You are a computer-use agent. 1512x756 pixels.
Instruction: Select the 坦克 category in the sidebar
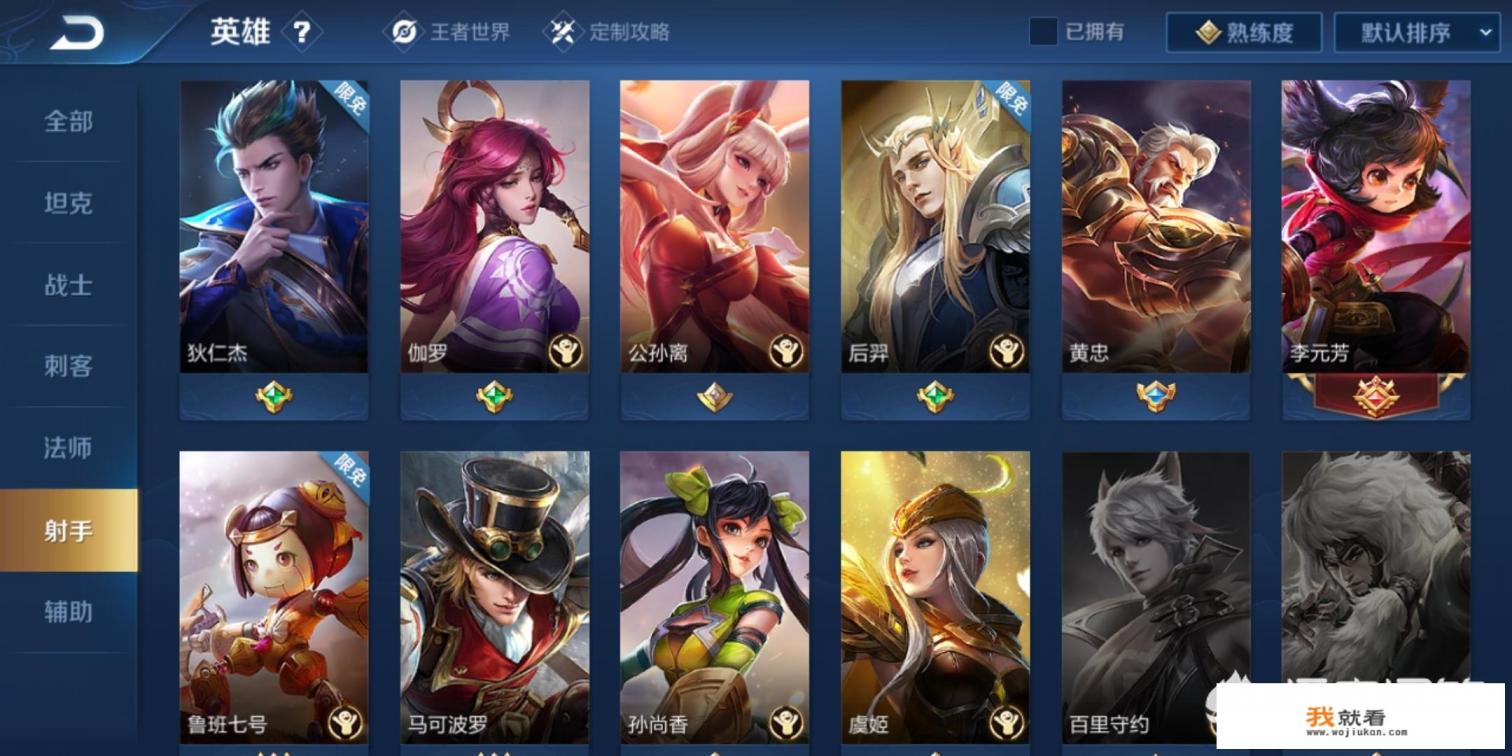(67, 204)
